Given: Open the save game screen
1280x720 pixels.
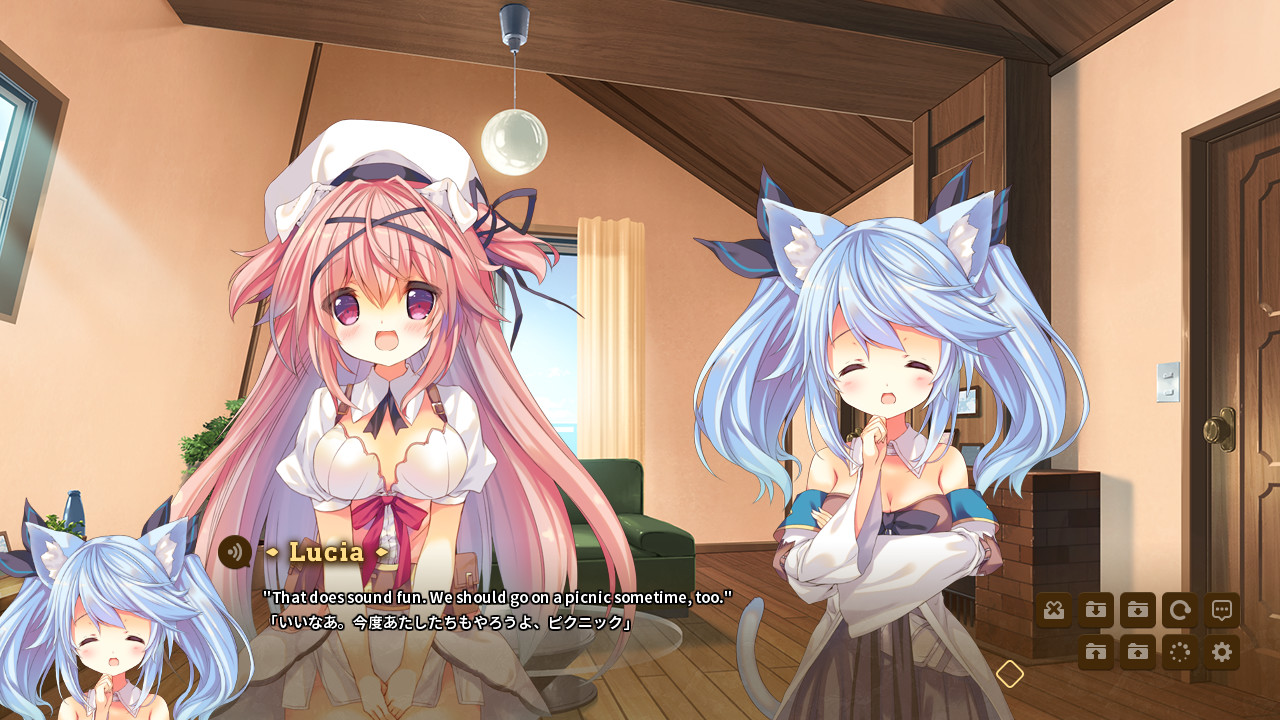Looking at the screenshot, I should pyautogui.click(x=1139, y=611).
